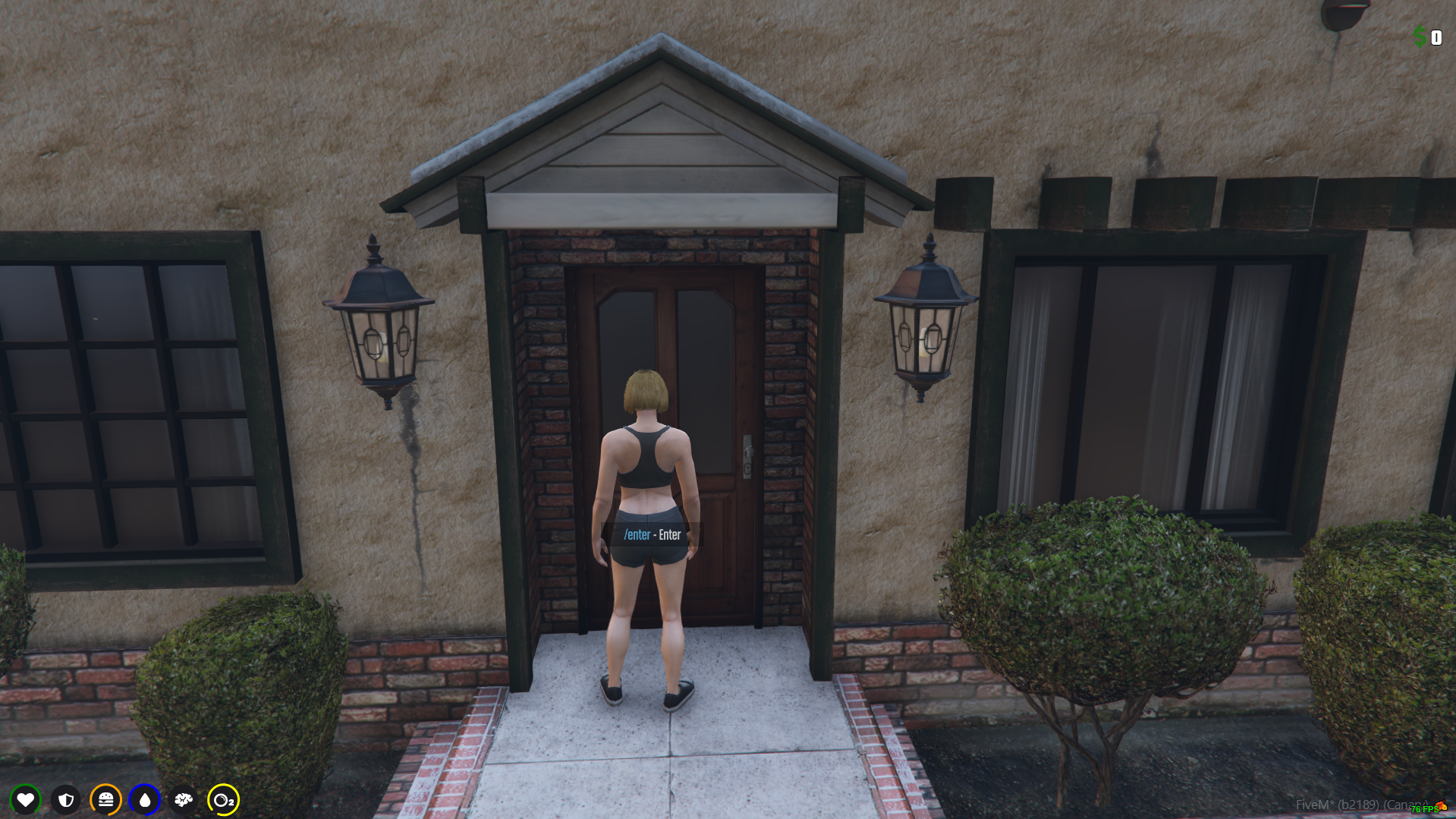The height and width of the screenshot is (819, 1456).
Task: Select the shield armor status icon
Action: 66,799
